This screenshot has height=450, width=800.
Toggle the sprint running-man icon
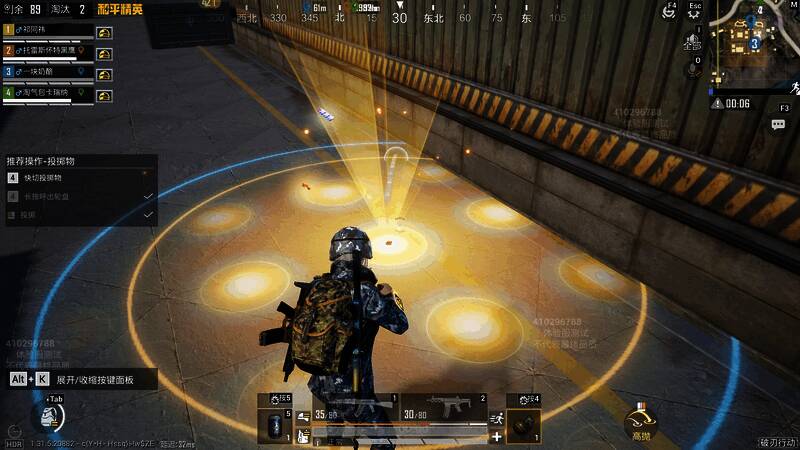(x=497, y=419)
